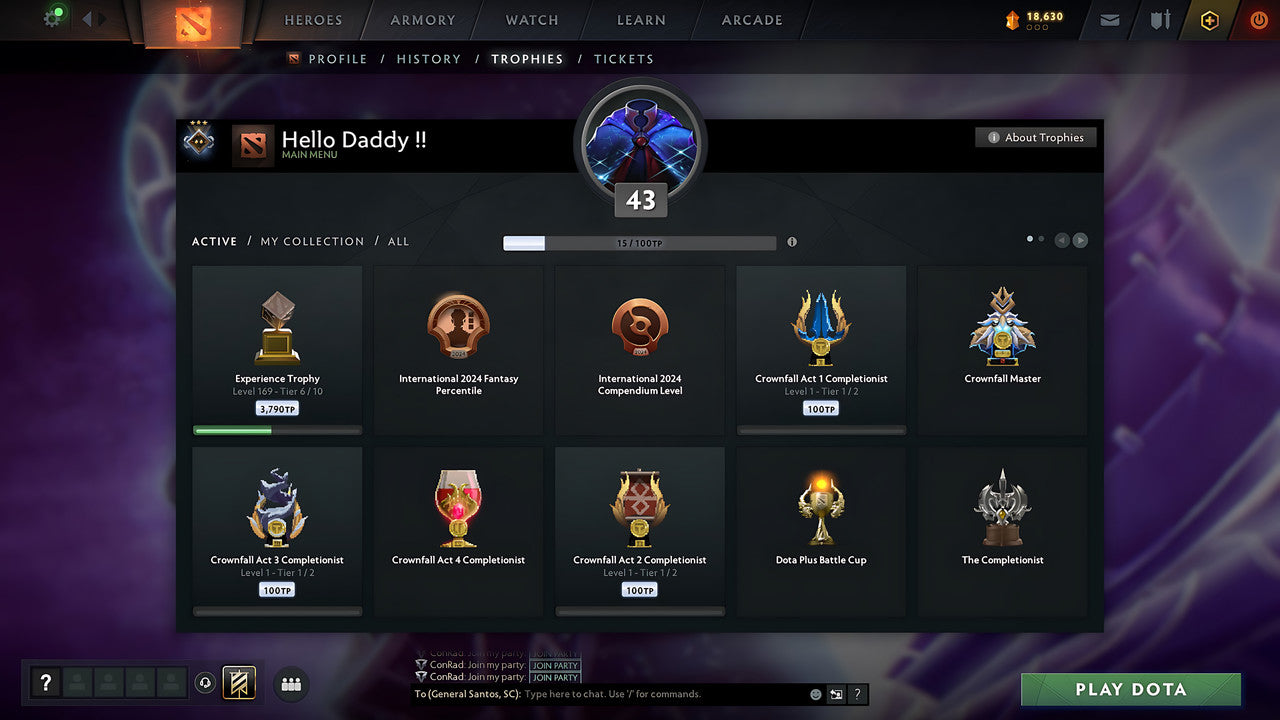Open the WATCH menu
1280x720 pixels.
pyautogui.click(x=531, y=20)
